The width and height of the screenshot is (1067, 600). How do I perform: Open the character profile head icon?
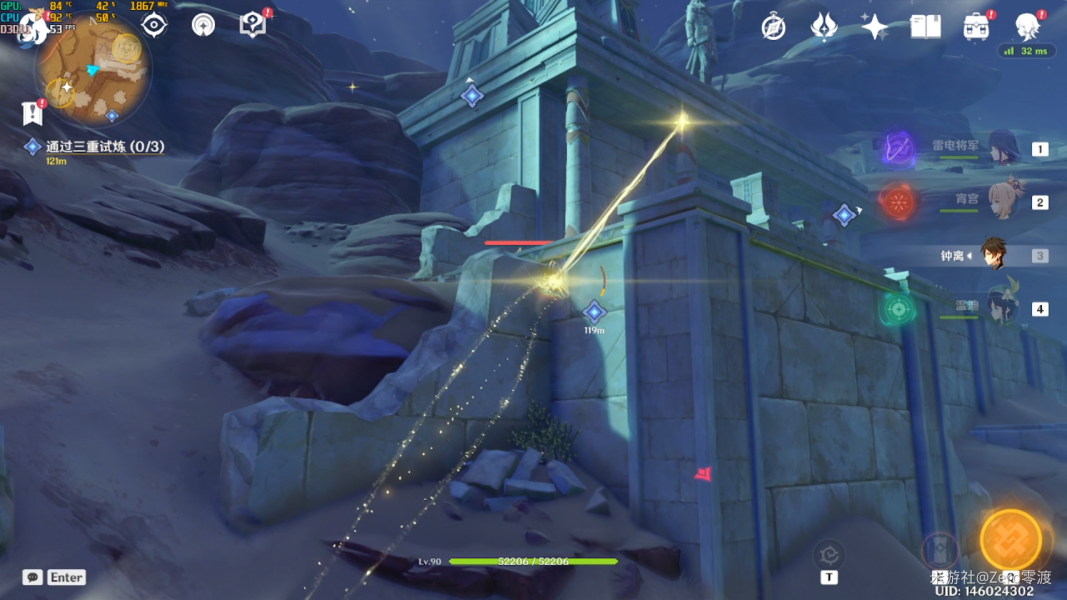1027,25
